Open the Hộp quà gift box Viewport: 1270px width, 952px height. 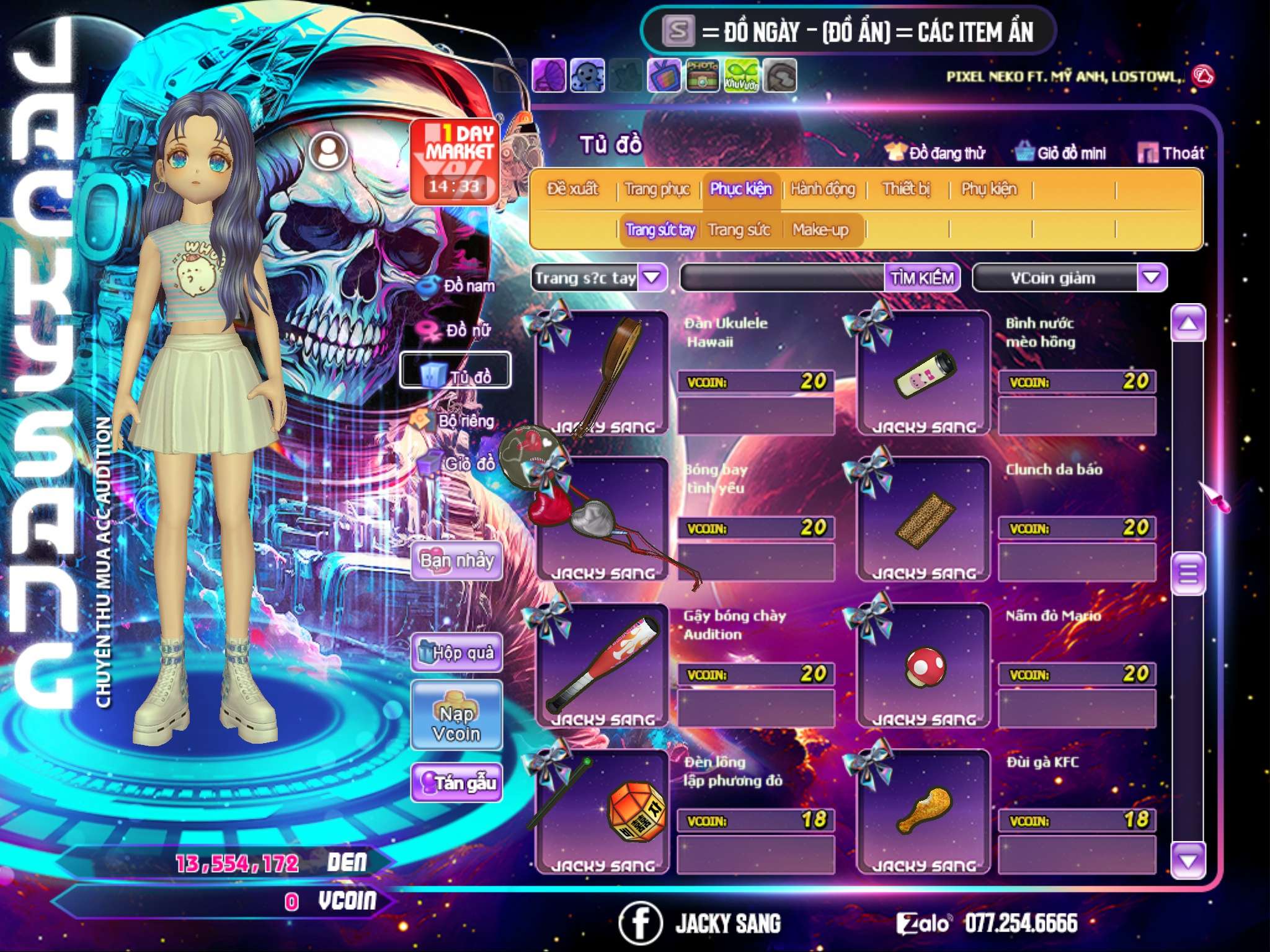[x=456, y=653]
